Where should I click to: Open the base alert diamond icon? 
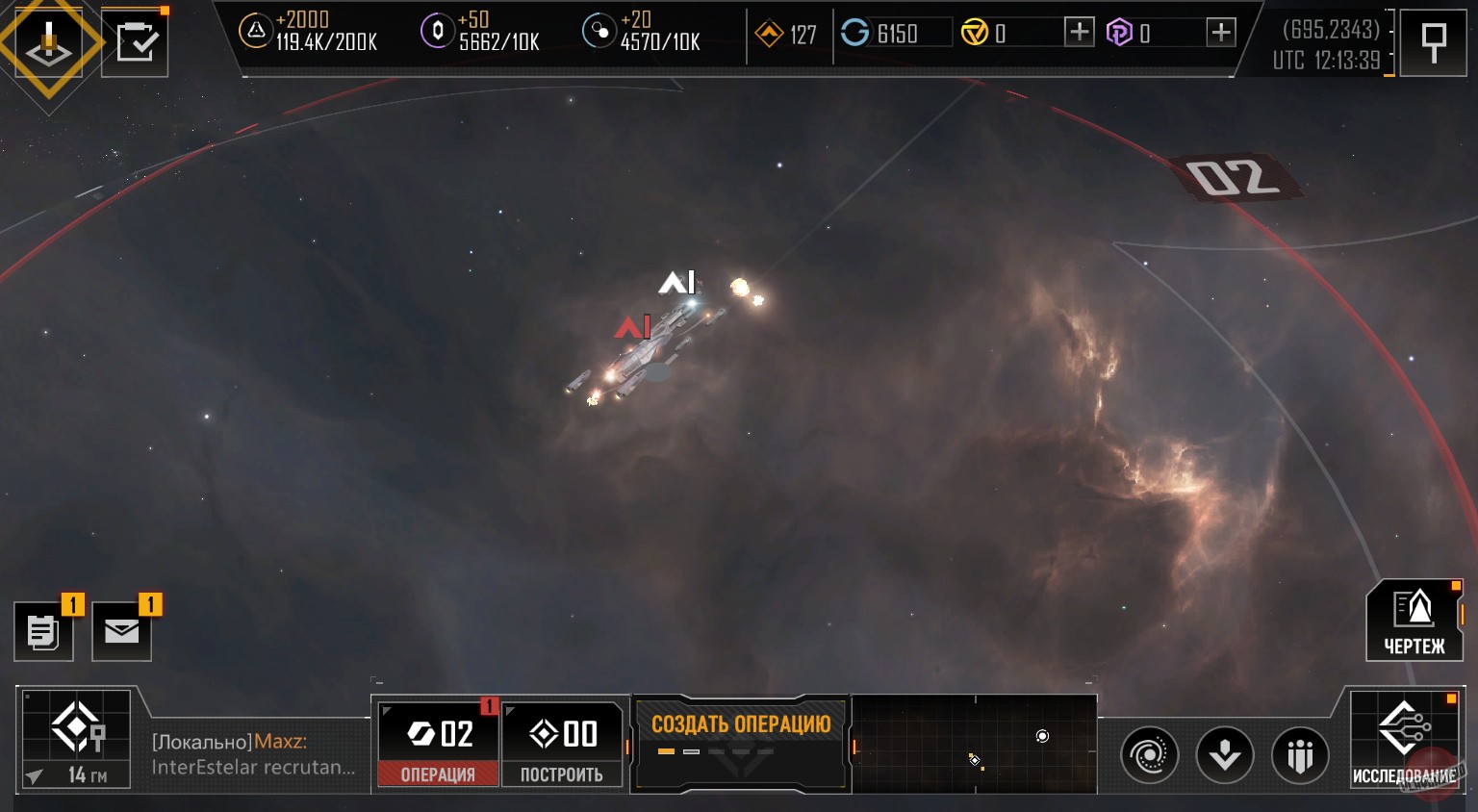click(x=48, y=44)
